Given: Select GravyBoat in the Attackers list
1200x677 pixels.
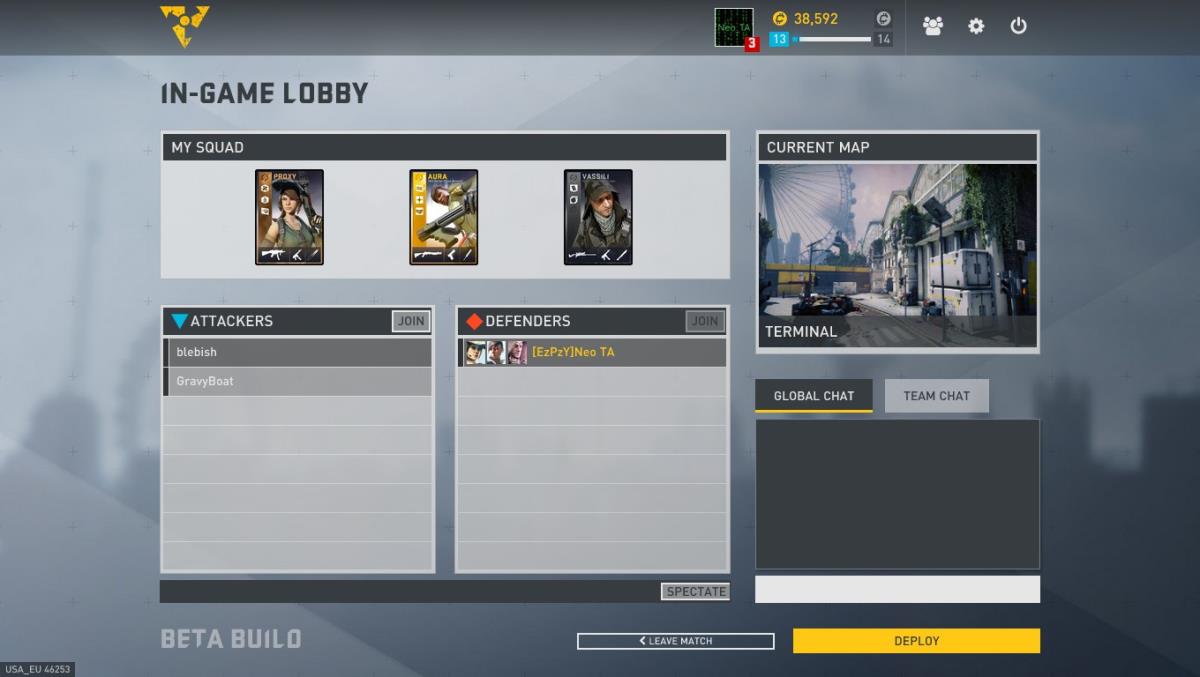Looking at the screenshot, I should (x=298, y=381).
